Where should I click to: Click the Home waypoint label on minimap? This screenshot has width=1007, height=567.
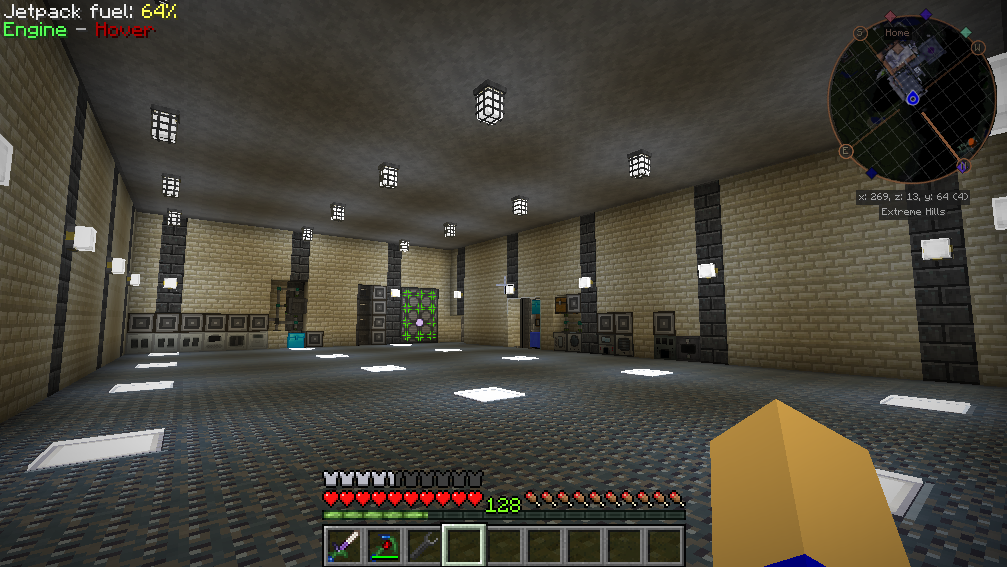(x=897, y=33)
